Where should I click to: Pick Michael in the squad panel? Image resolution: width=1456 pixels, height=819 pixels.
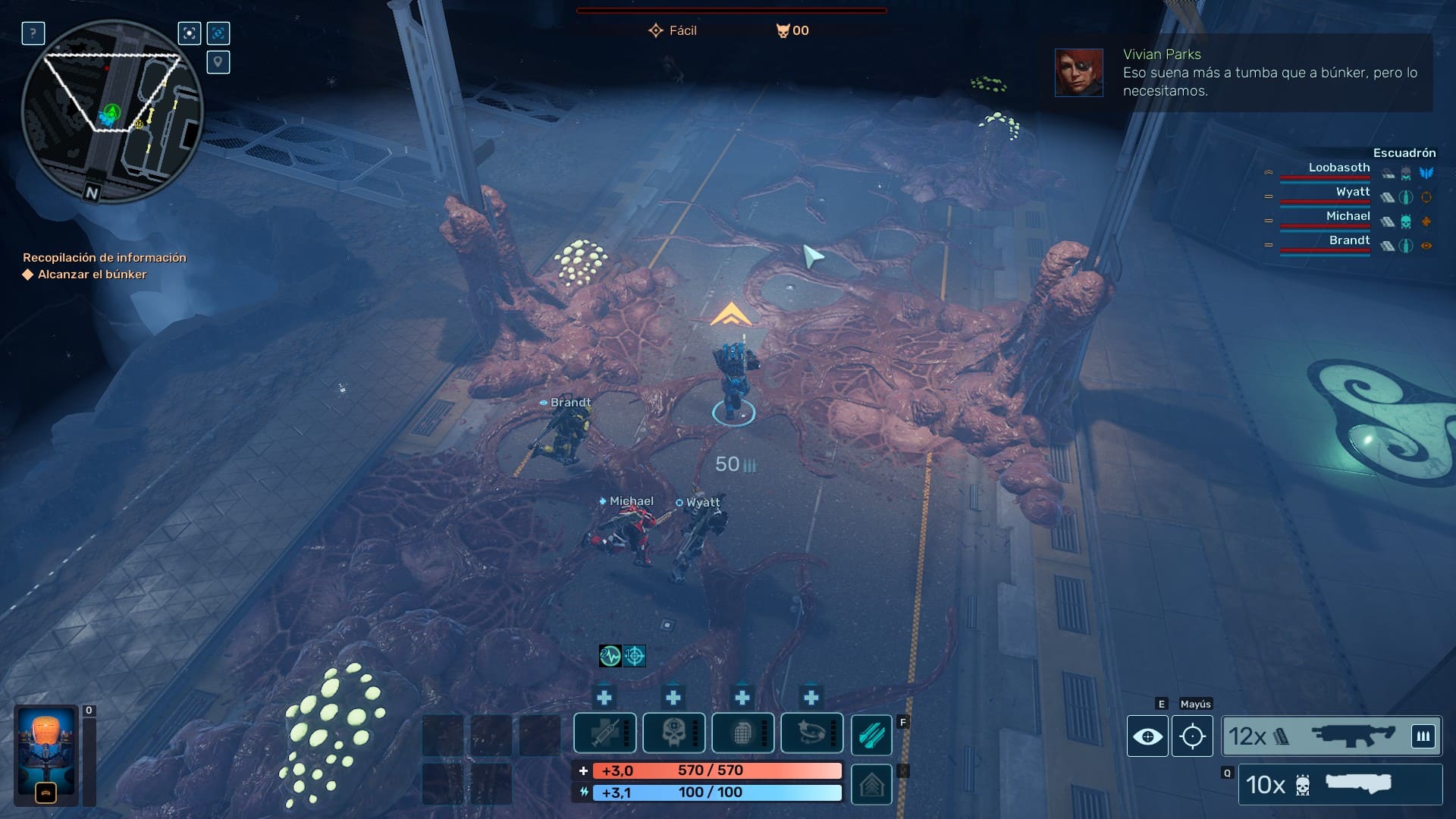click(x=1348, y=217)
